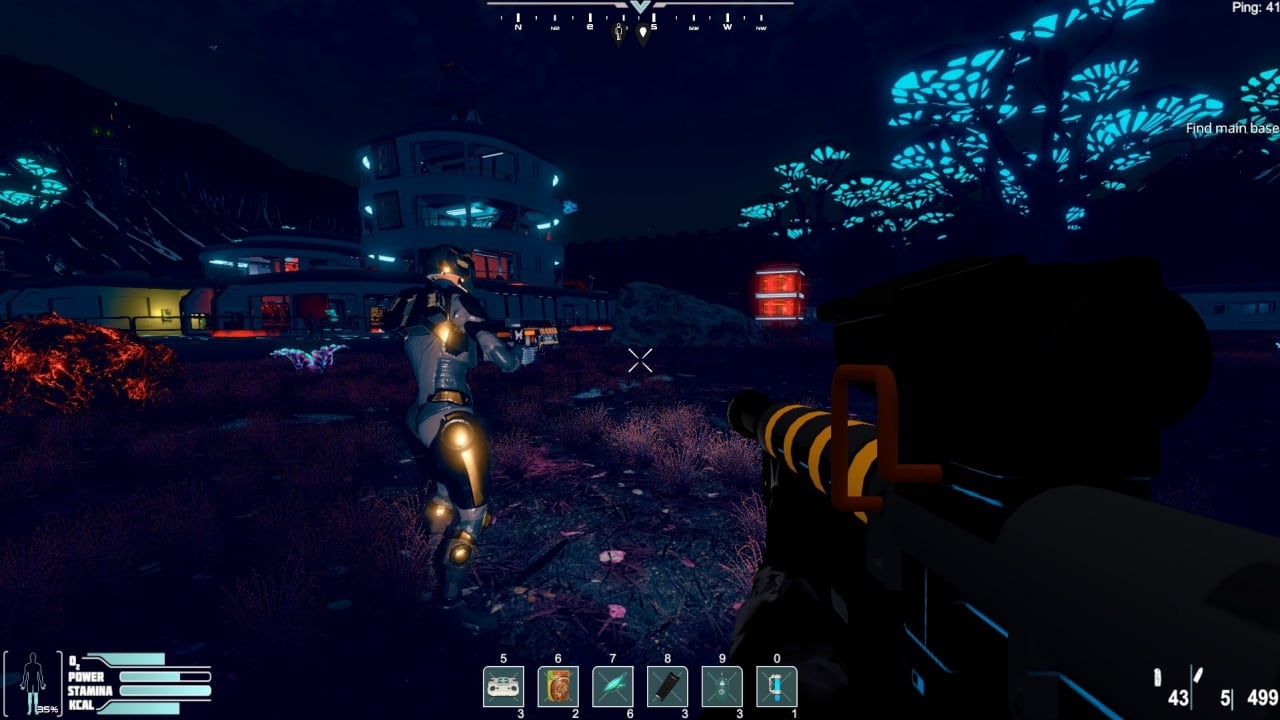
Task: Select the location pin marker on compass
Action: click(642, 34)
